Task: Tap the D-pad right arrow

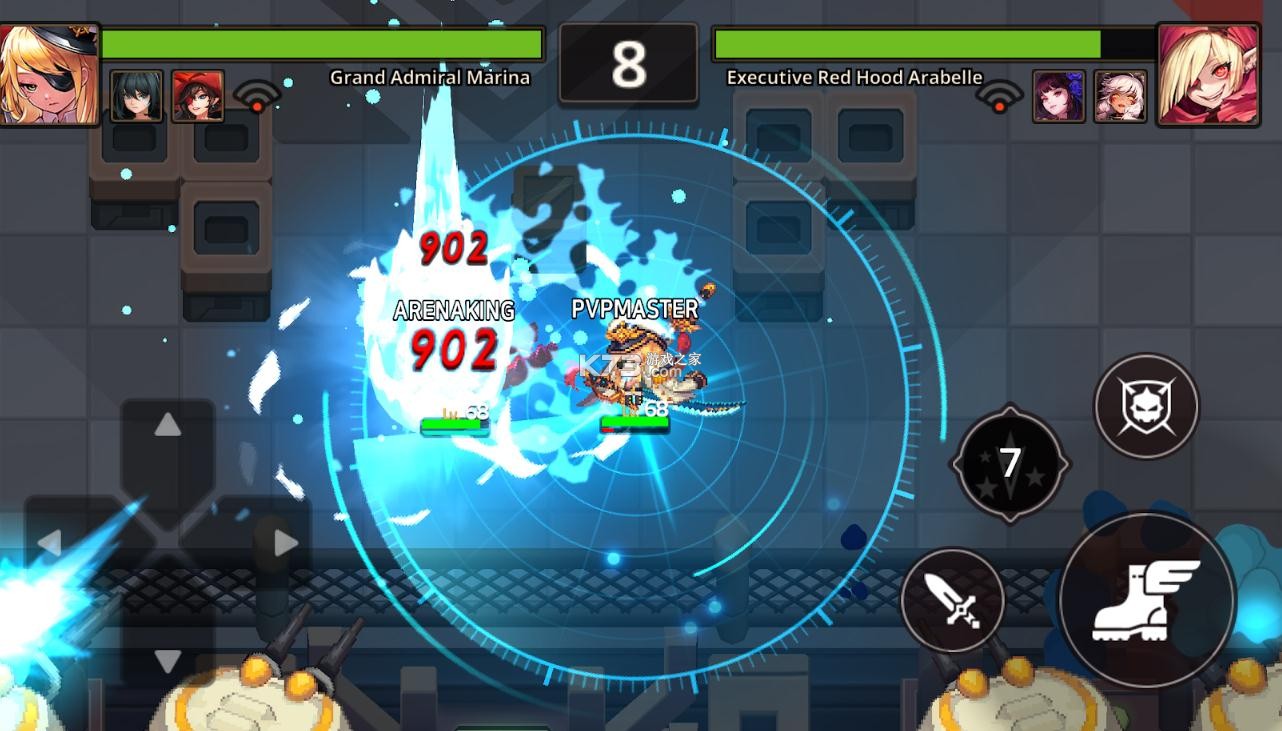Action: point(285,543)
